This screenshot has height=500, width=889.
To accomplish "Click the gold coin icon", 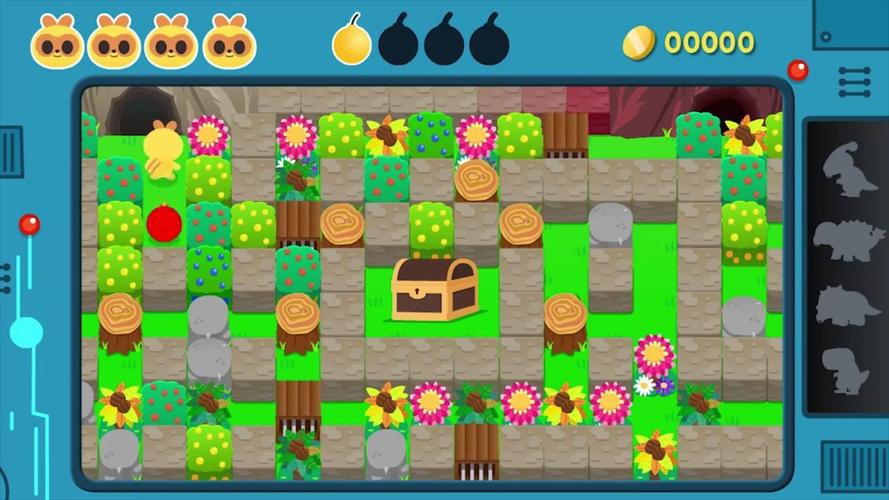I will pyautogui.click(x=639, y=42).
